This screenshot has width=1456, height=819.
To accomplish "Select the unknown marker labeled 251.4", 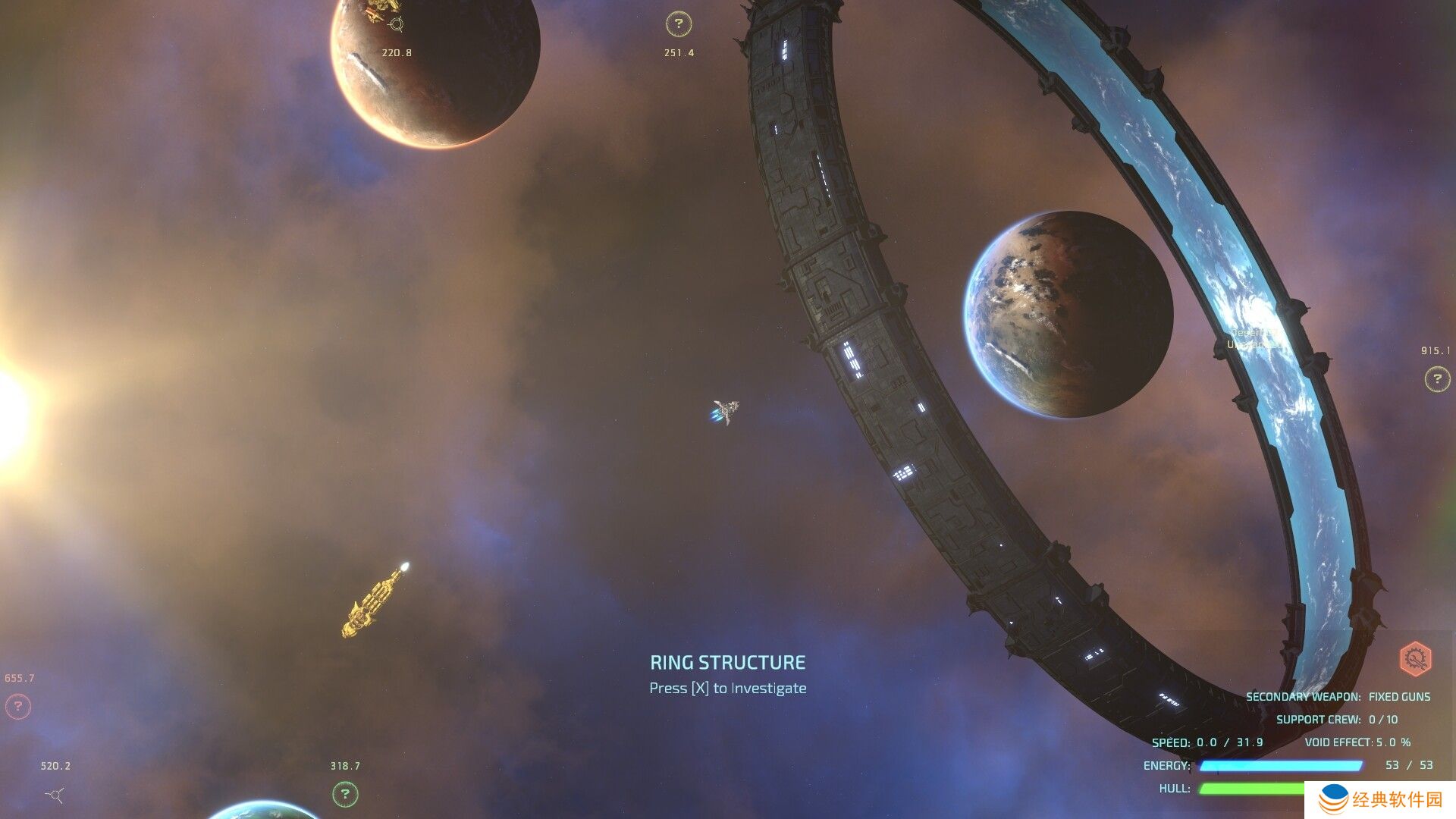I will [x=679, y=24].
